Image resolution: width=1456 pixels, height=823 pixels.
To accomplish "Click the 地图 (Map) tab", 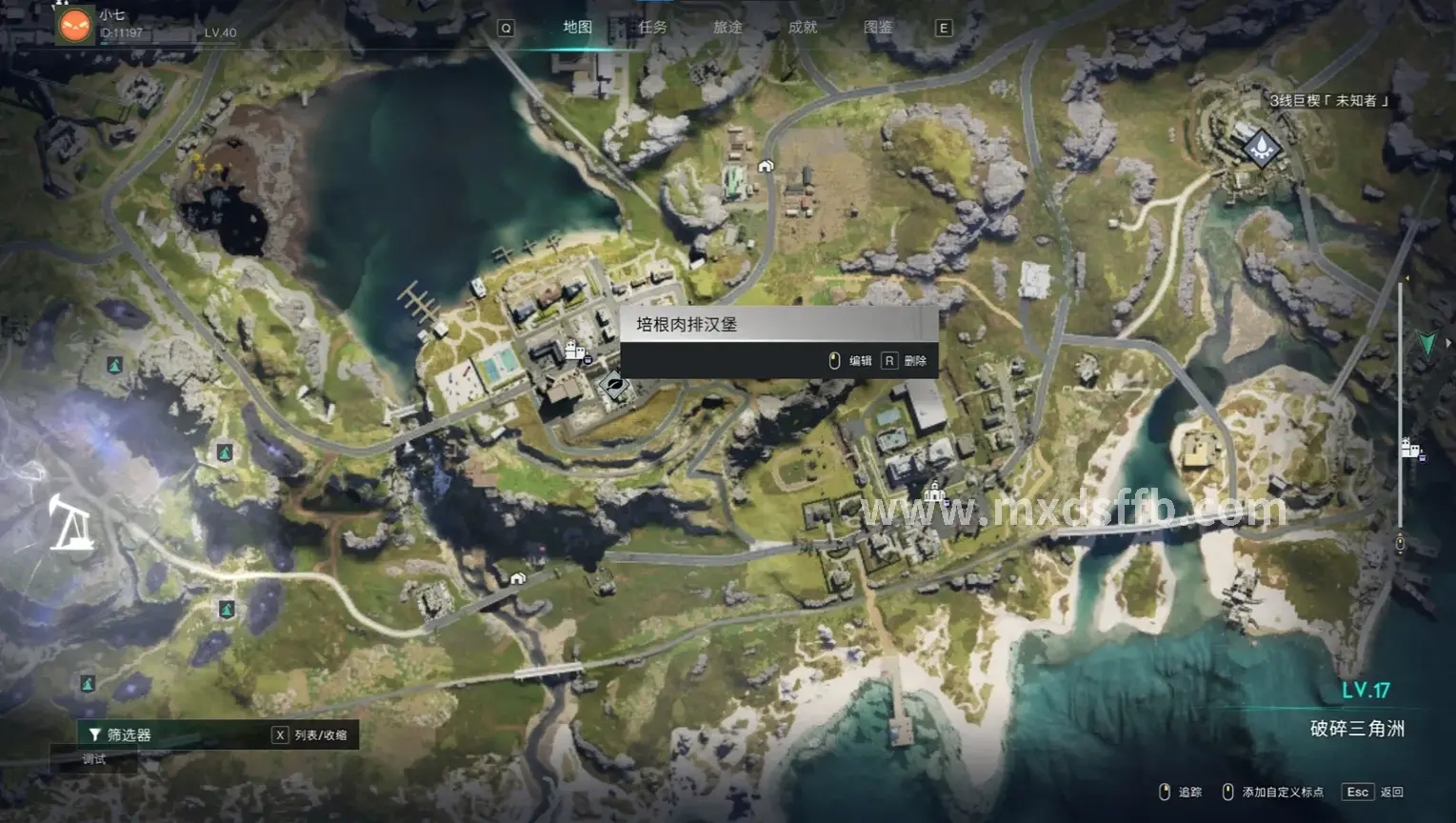I will click(x=577, y=28).
